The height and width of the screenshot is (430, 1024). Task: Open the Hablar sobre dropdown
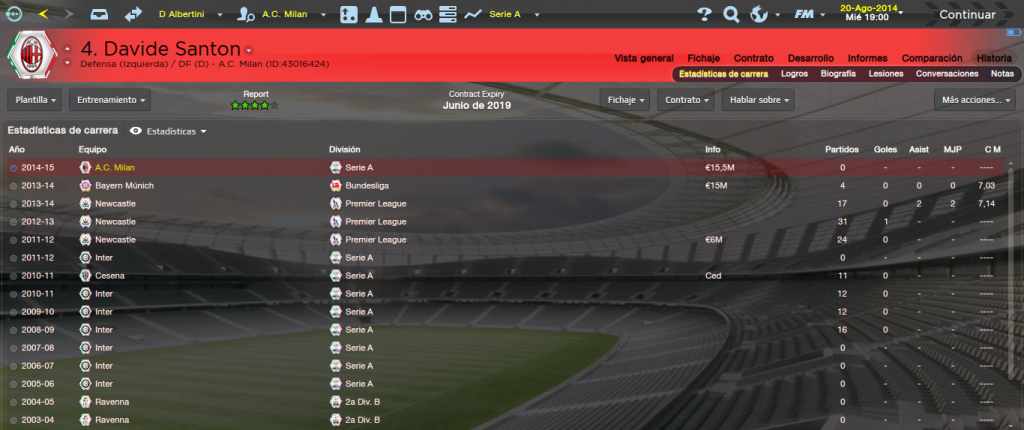pos(760,100)
